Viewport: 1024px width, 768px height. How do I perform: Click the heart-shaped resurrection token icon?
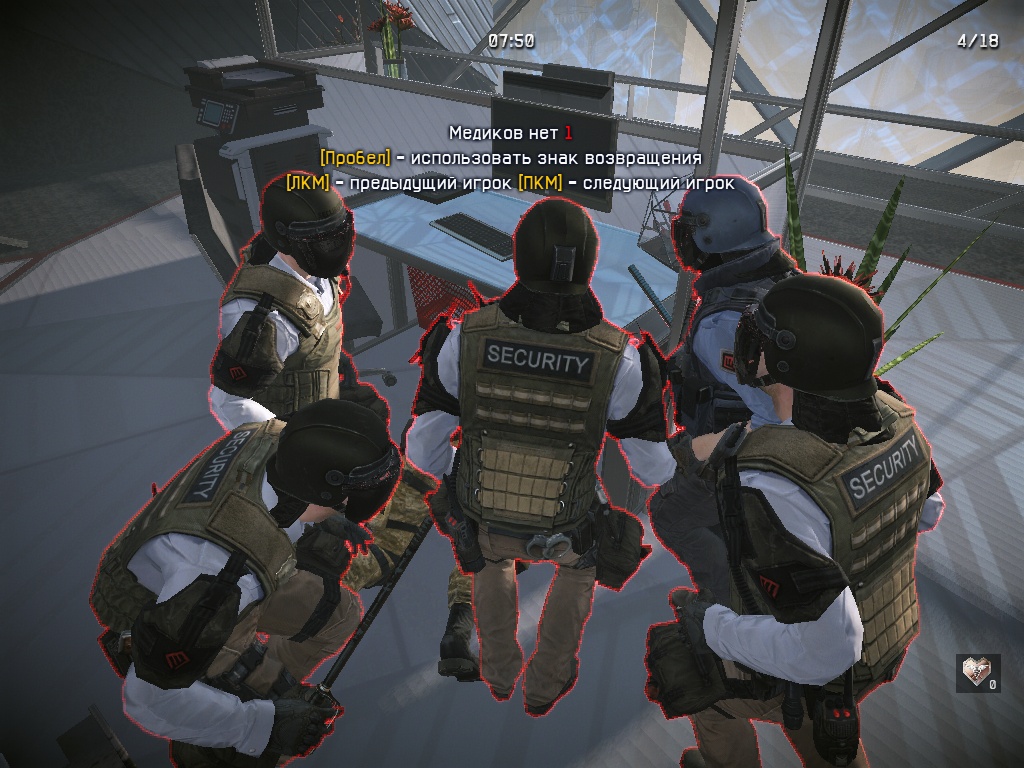(x=975, y=671)
